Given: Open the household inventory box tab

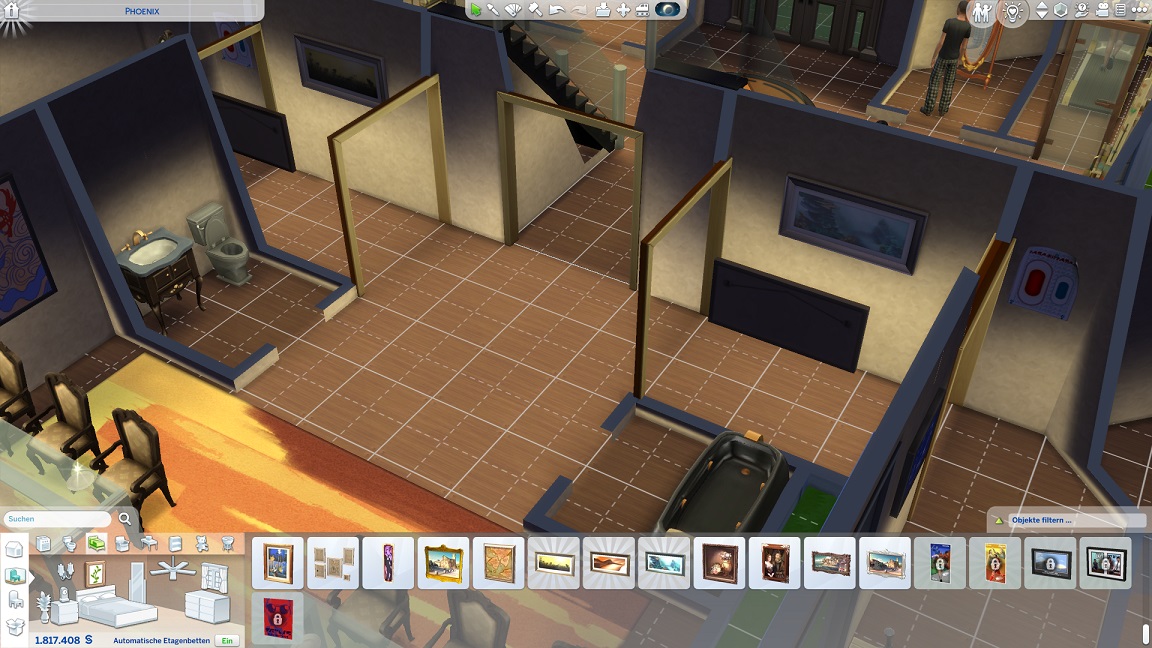Looking at the screenshot, I should tap(14, 626).
